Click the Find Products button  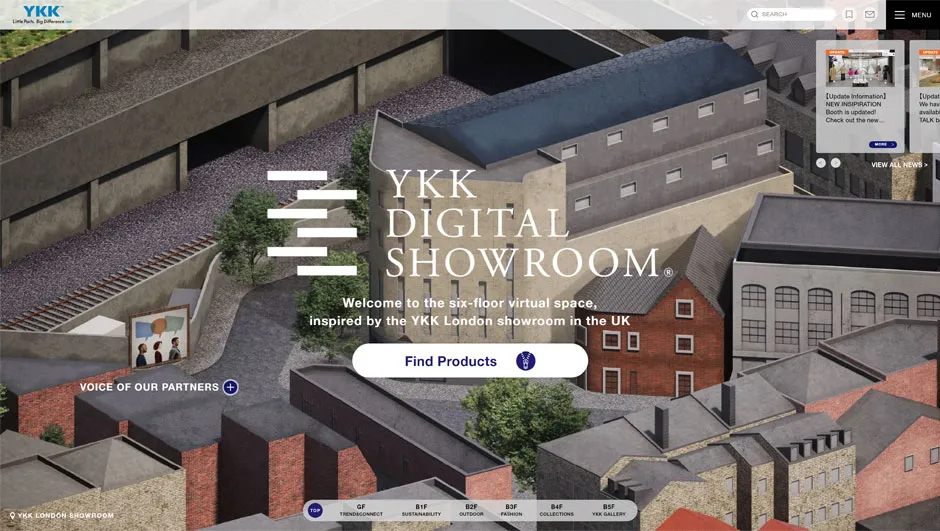pos(469,361)
